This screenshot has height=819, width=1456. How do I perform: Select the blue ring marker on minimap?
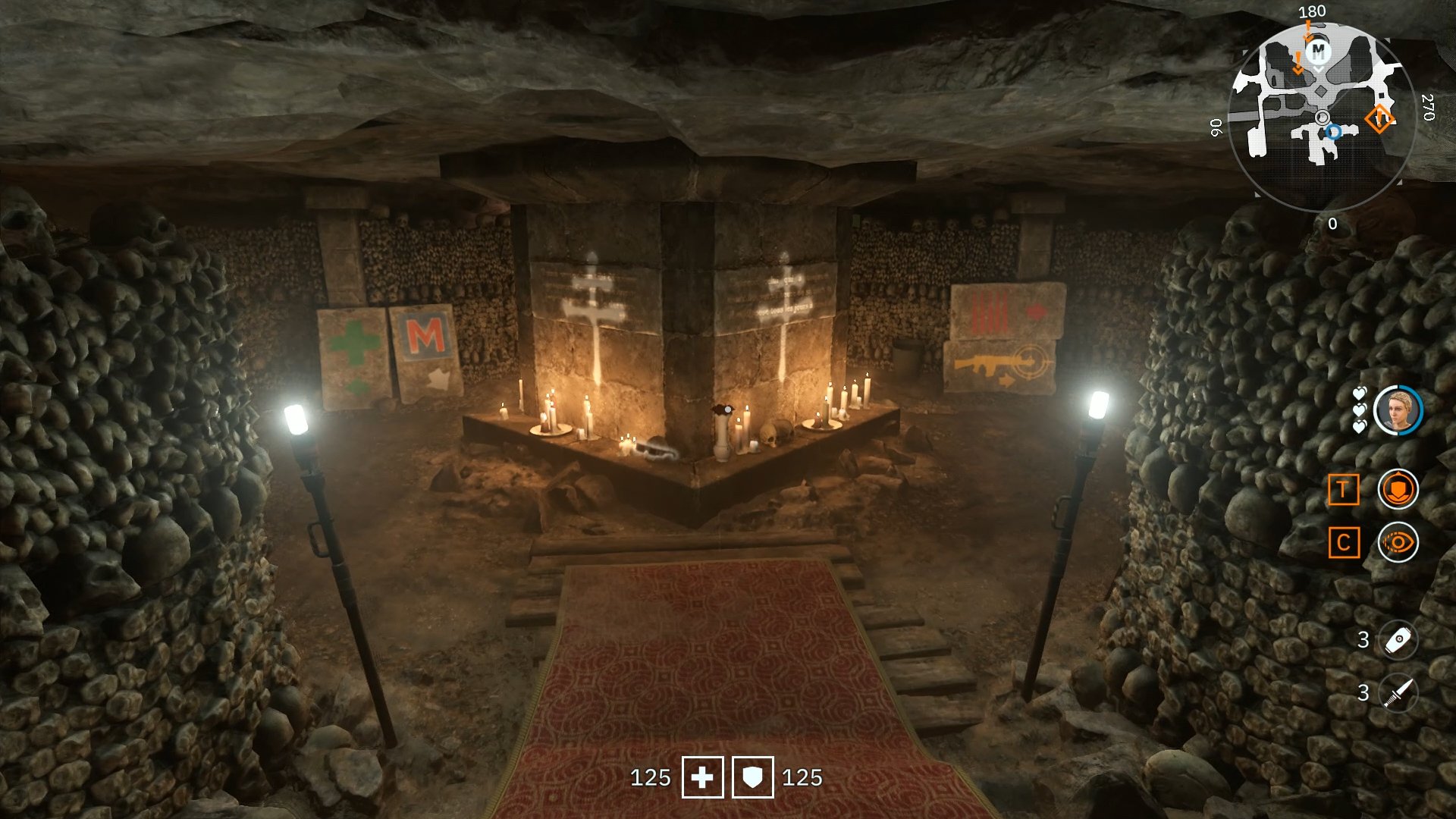tap(1333, 132)
